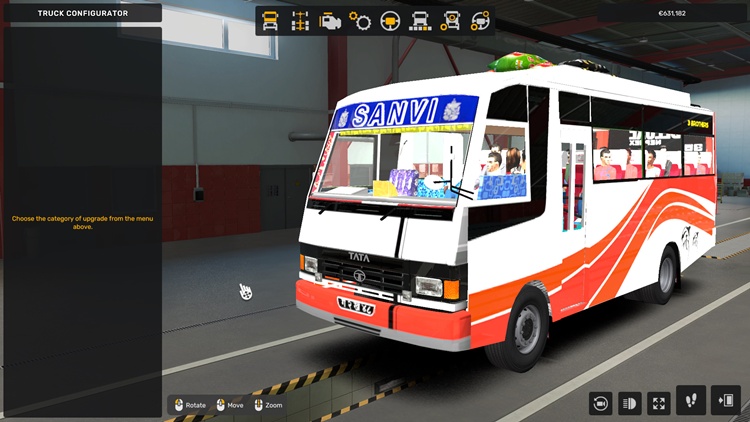Toggle the truck headlights
This screenshot has width=750, height=422.
point(630,402)
